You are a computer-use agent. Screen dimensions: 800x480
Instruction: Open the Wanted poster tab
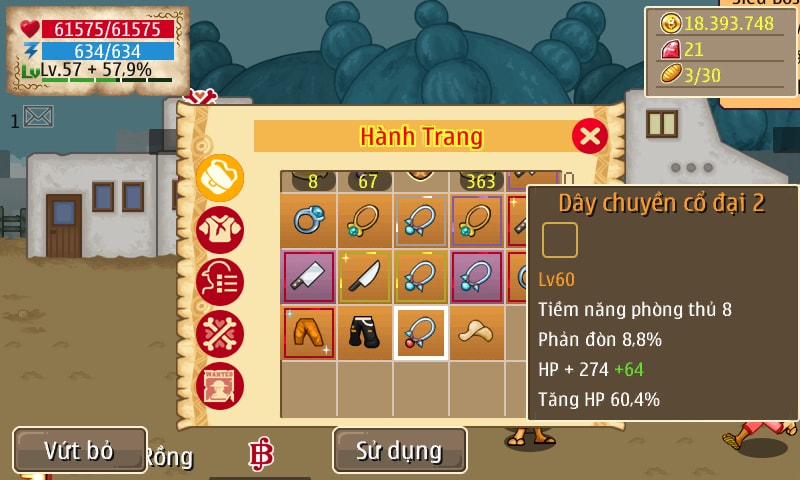point(220,386)
